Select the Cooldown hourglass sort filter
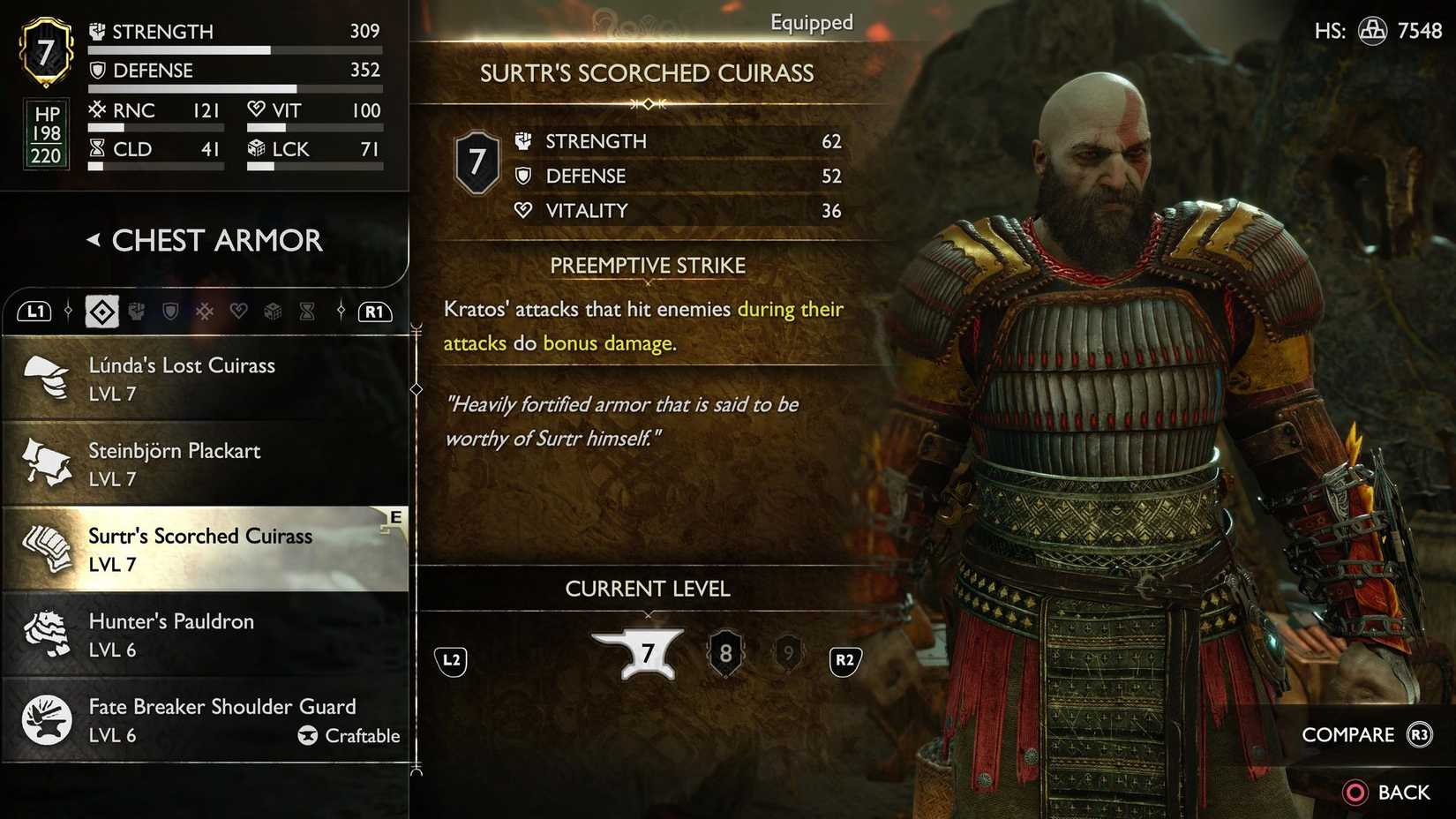This screenshot has width=1456, height=819. (x=307, y=311)
